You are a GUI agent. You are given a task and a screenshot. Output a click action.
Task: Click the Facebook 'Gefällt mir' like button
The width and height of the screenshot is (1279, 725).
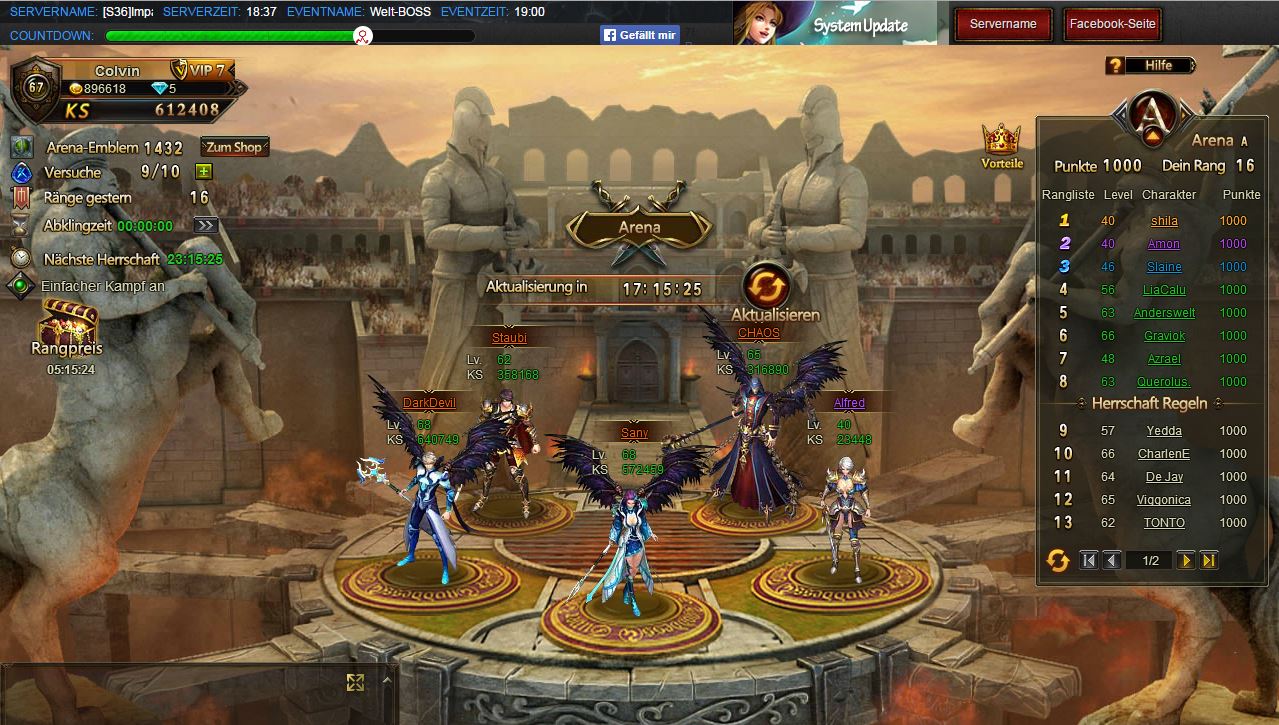point(640,35)
